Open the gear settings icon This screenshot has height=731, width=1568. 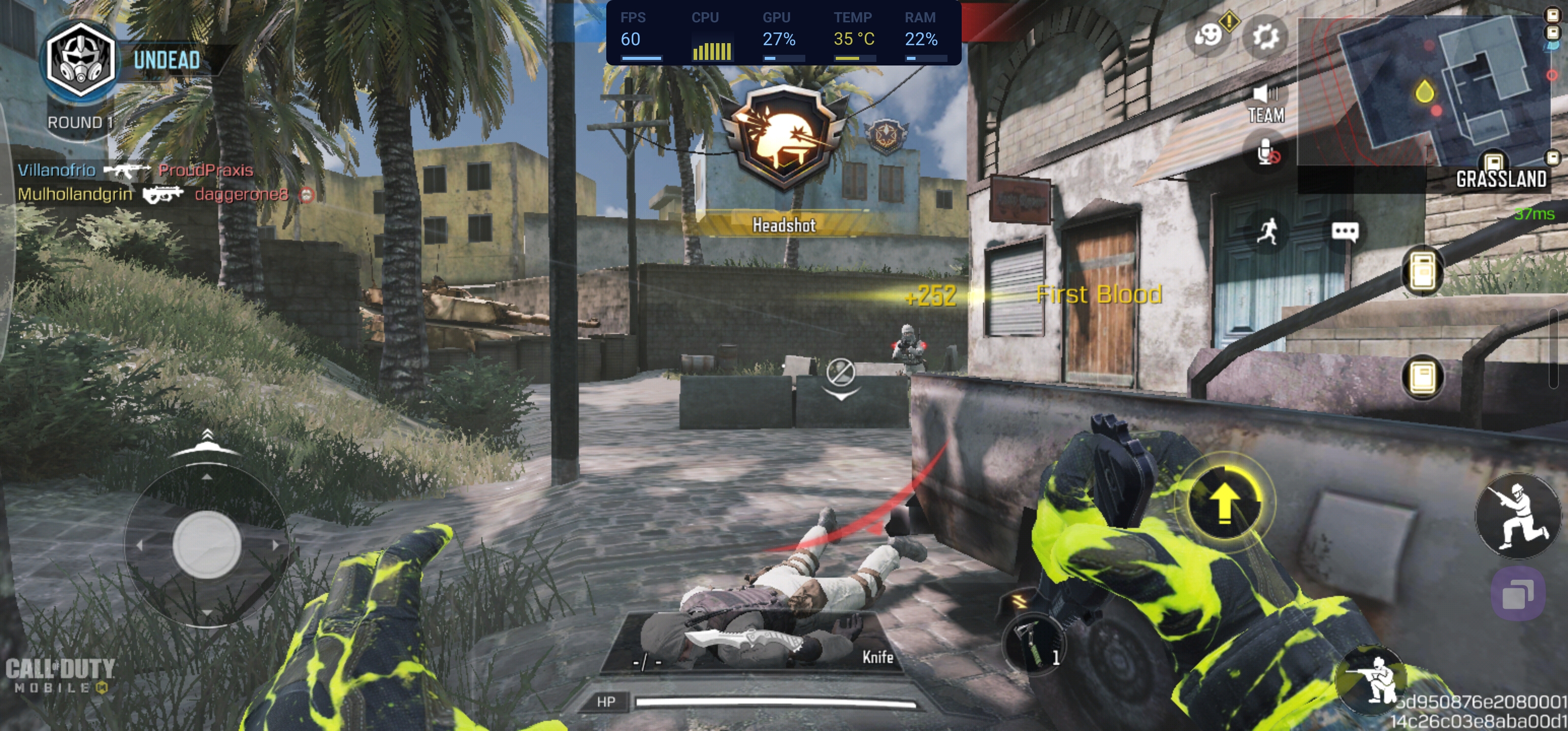(1265, 36)
